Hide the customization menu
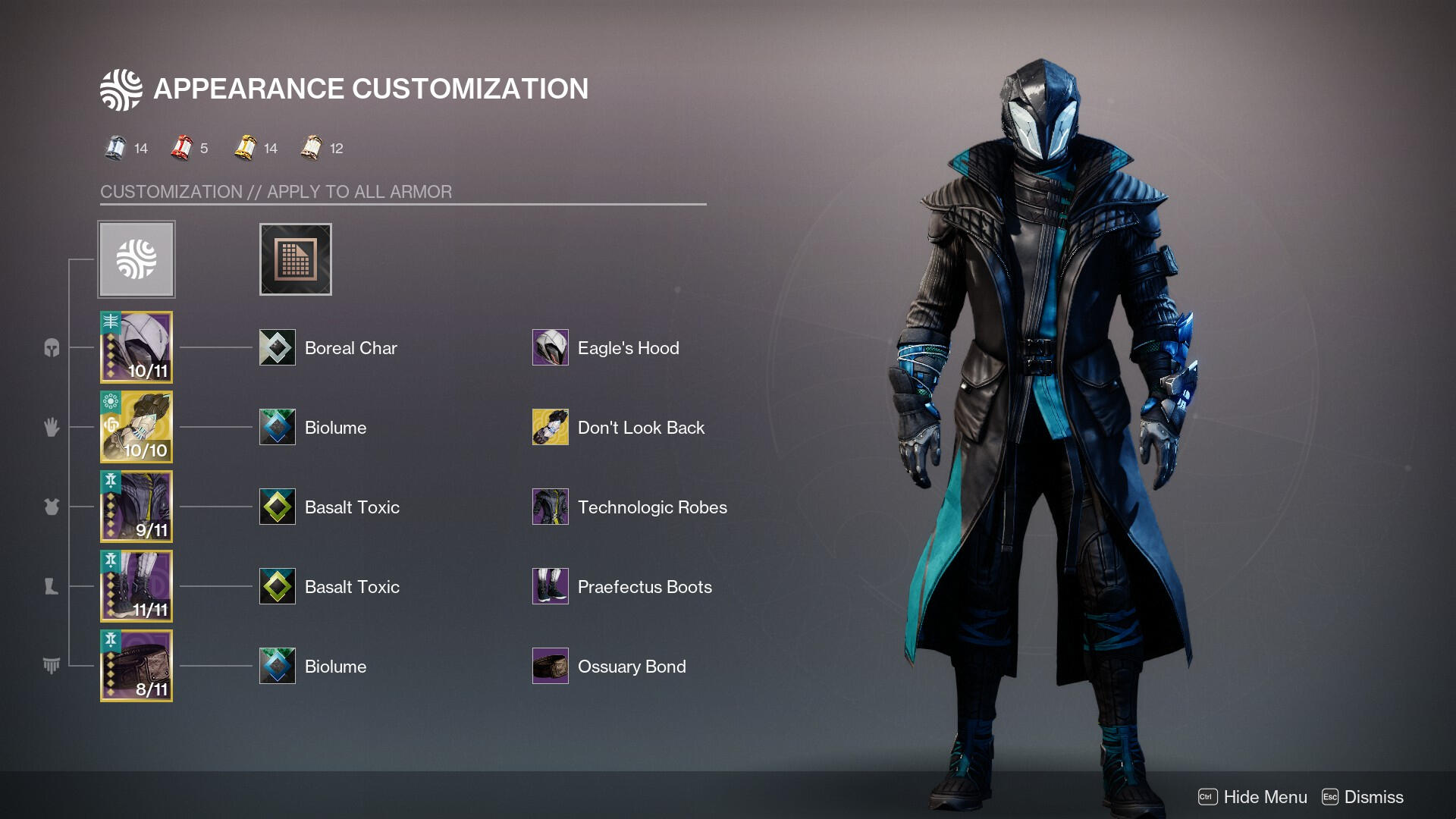The width and height of the screenshot is (1456, 819). tap(1253, 797)
